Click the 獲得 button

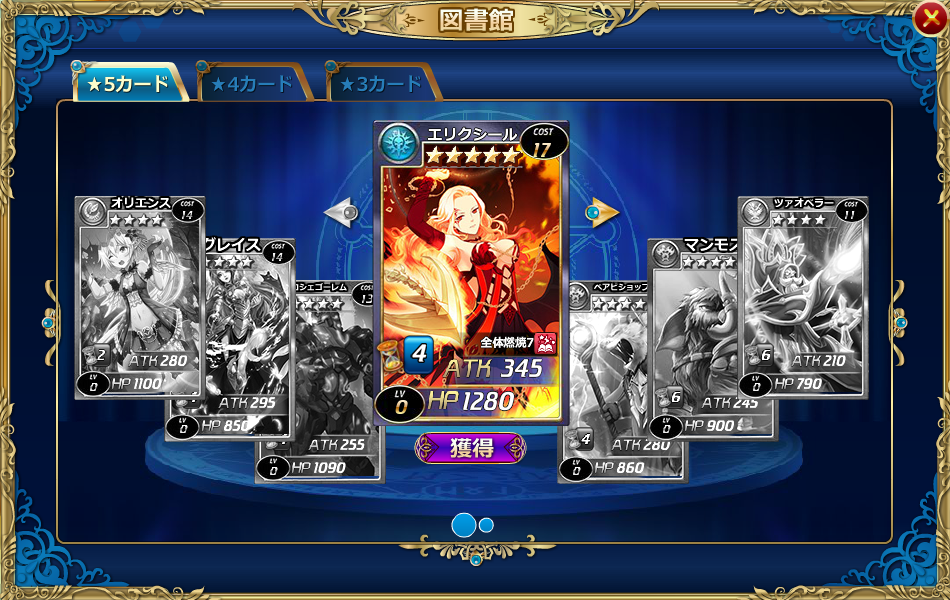click(470, 448)
